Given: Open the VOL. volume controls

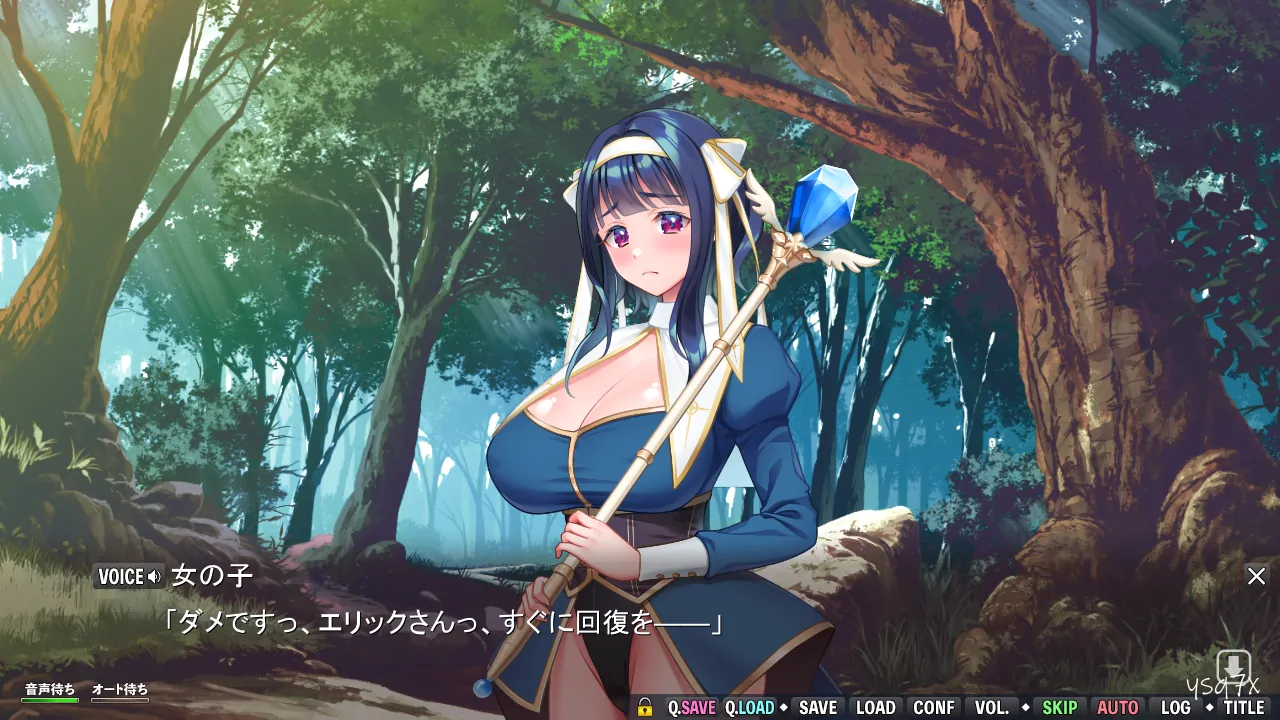Looking at the screenshot, I should (992, 707).
